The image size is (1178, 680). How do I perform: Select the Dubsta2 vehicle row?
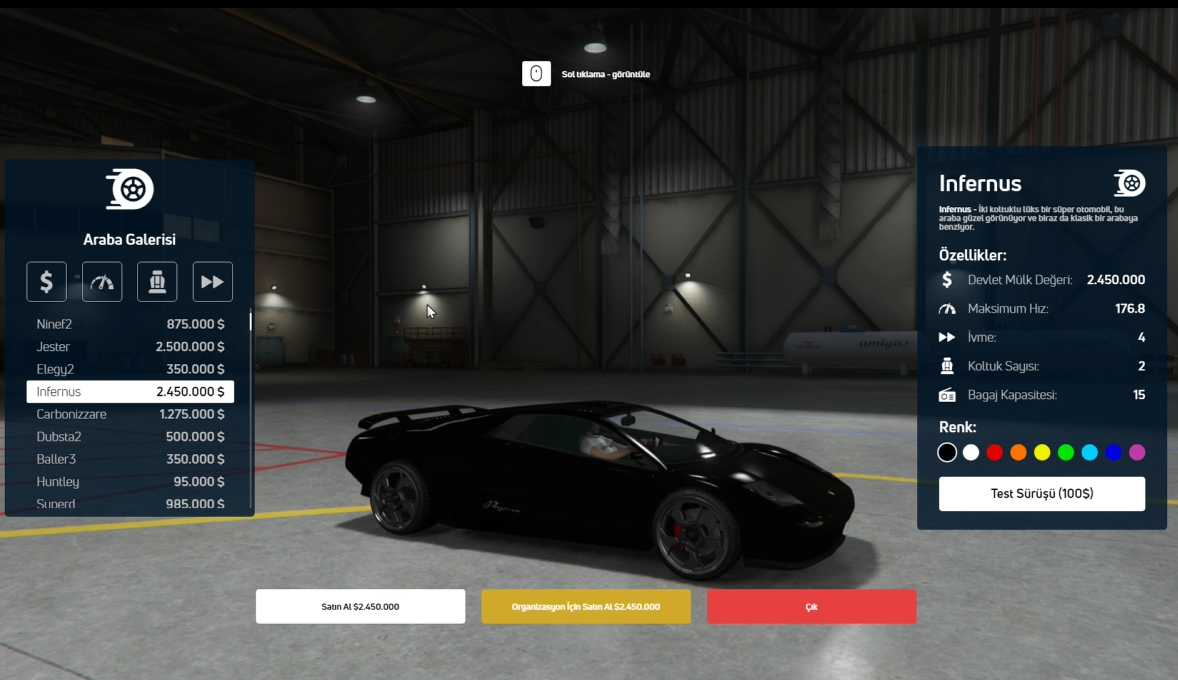tap(130, 437)
